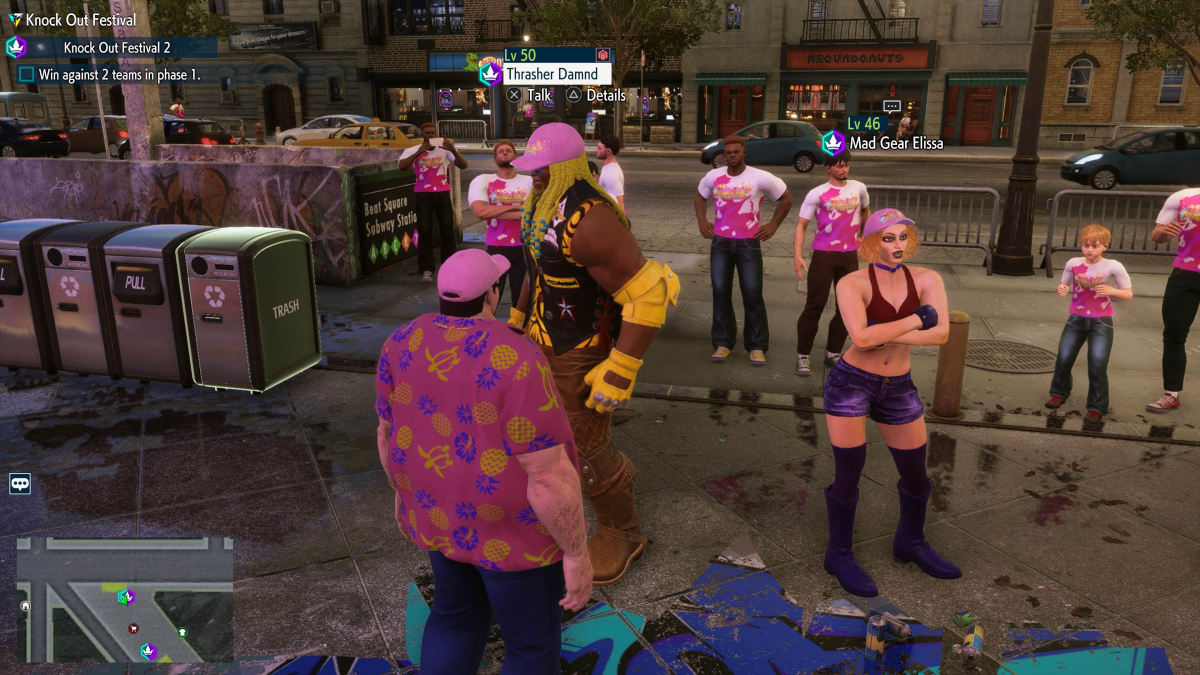The height and width of the screenshot is (675, 1200).
Task: Select the Knock Out Festival 2 quest entry
Action: 116,47
